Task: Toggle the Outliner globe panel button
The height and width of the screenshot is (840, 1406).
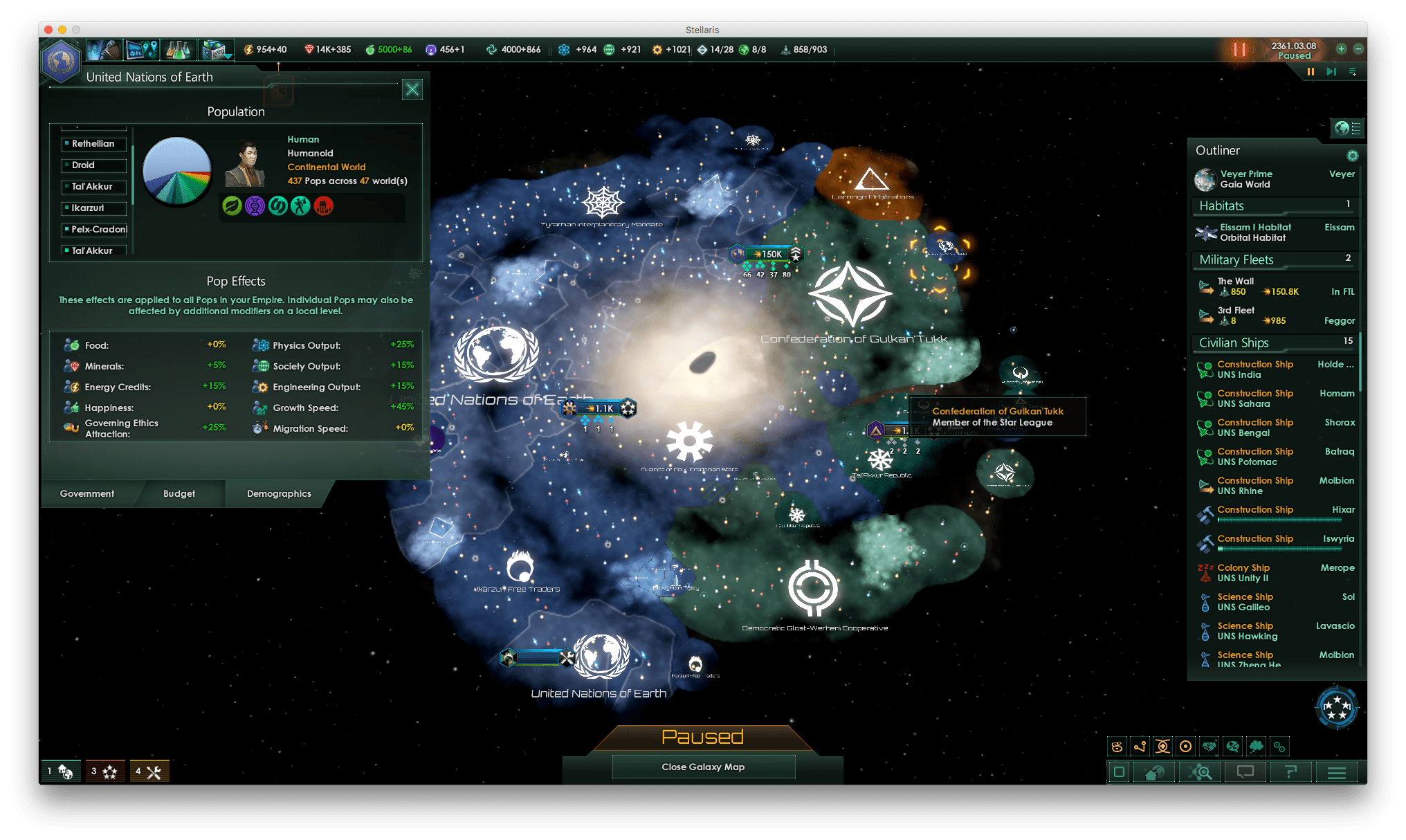Action: coord(1346,128)
